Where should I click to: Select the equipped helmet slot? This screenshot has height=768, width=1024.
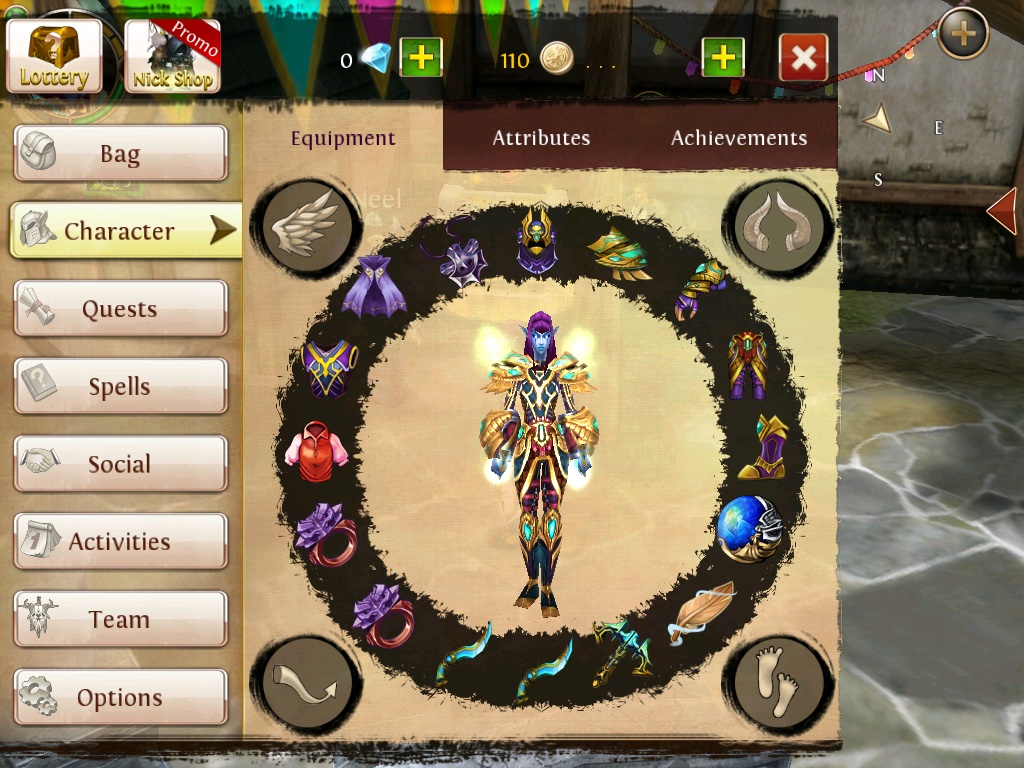pyautogui.click(x=537, y=241)
